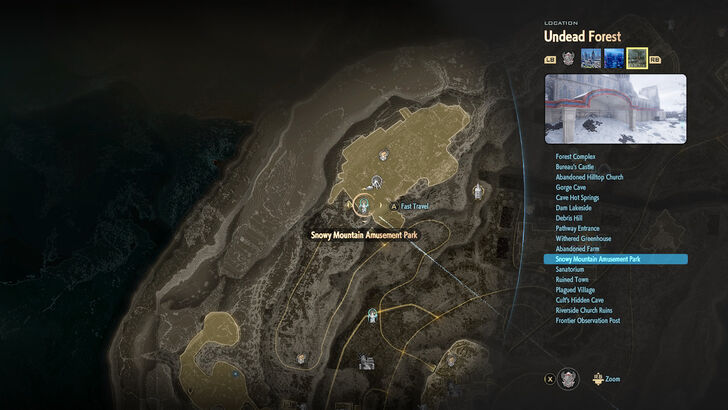Choose Pathway Entrance from the list
Viewport: 728px width, 410px height.
(x=578, y=228)
